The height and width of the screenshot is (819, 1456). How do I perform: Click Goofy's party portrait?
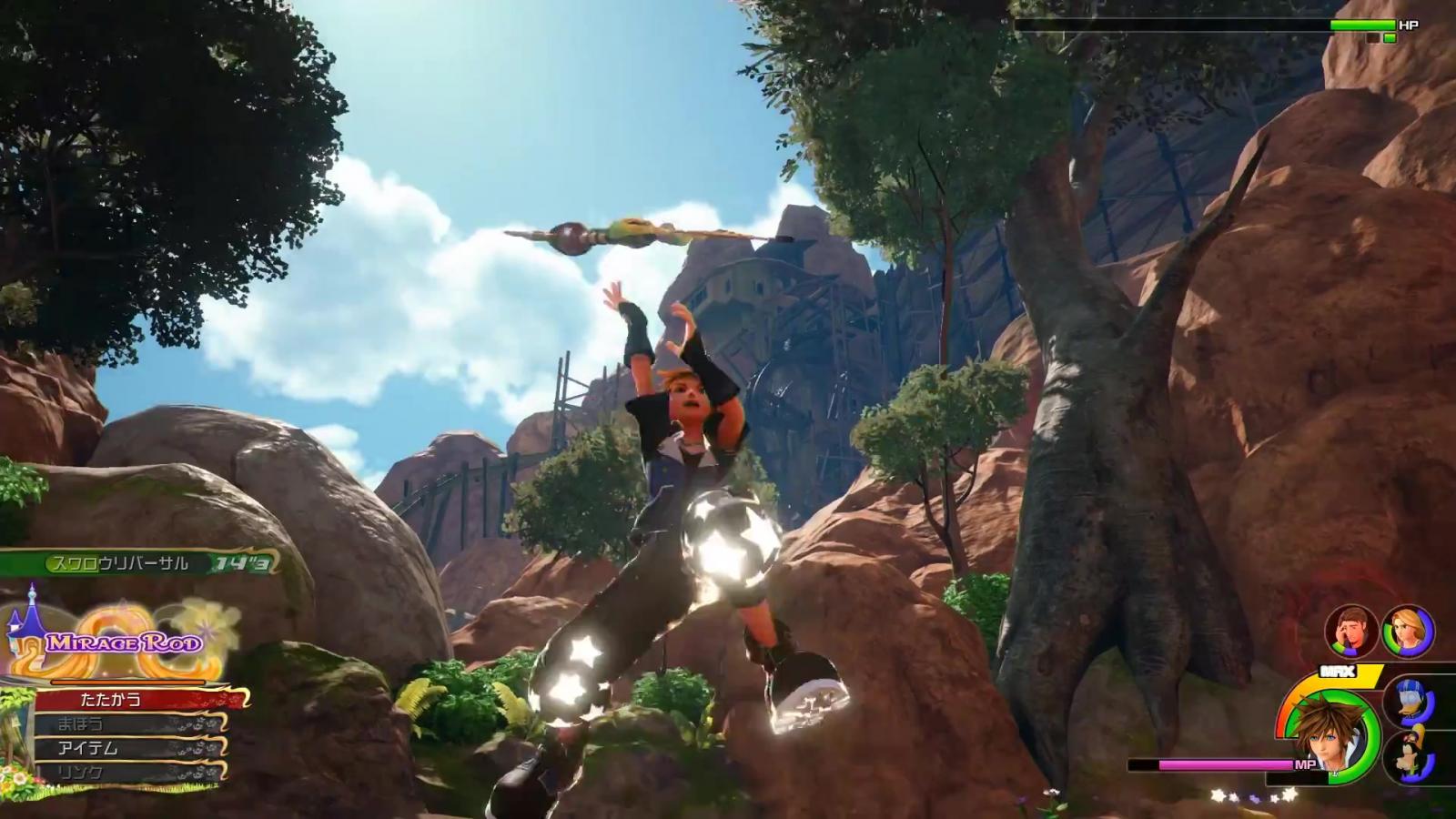(1408, 756)
